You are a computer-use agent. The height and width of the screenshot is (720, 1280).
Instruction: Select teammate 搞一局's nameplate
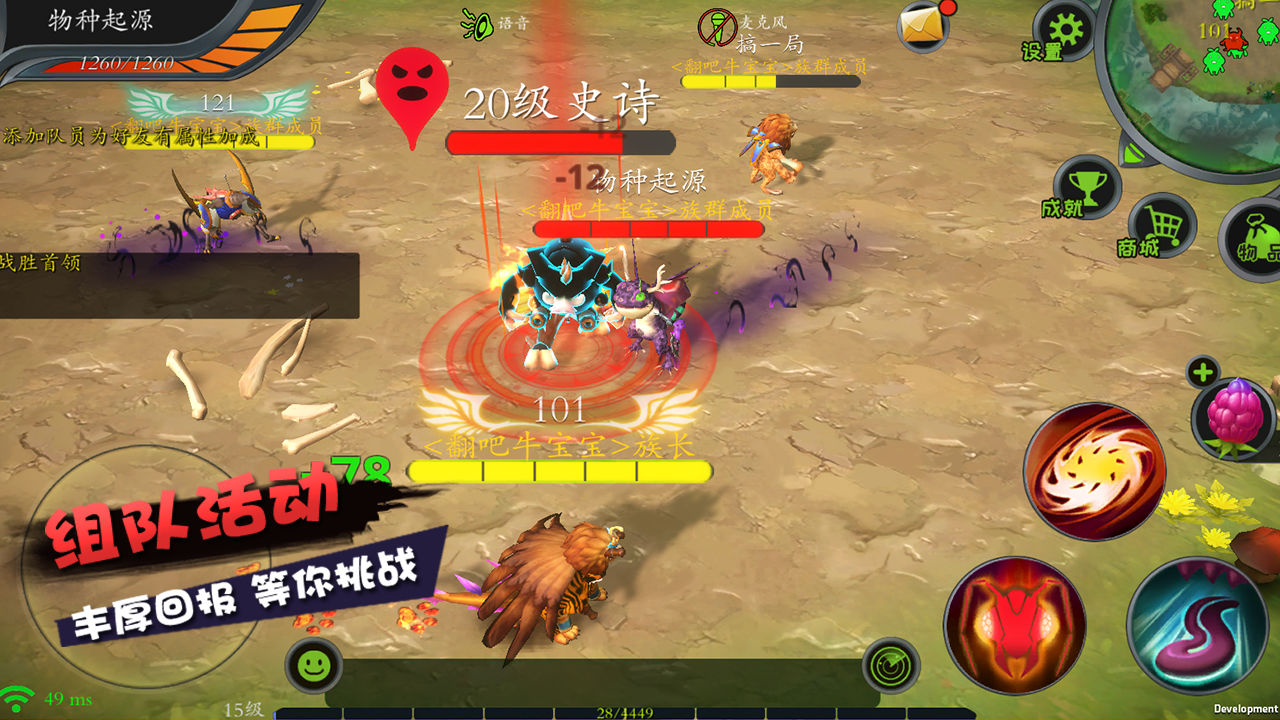pos(770,45)
